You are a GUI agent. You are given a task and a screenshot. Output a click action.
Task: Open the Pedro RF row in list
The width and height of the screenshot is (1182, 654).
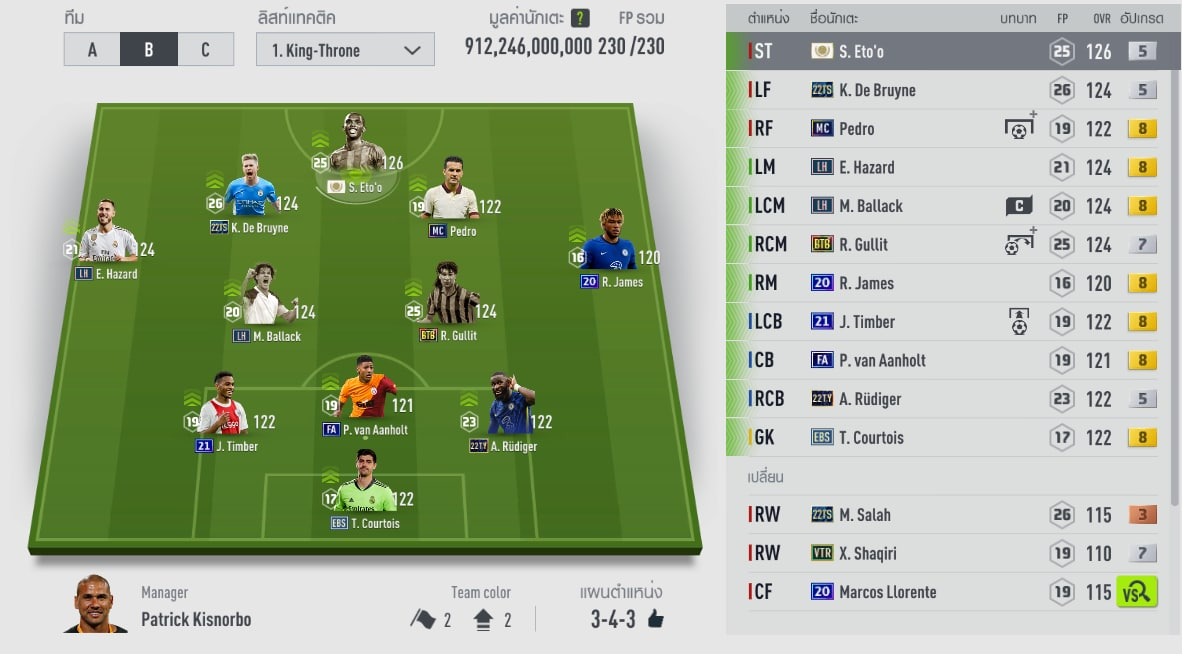click(x=950, y=129)
